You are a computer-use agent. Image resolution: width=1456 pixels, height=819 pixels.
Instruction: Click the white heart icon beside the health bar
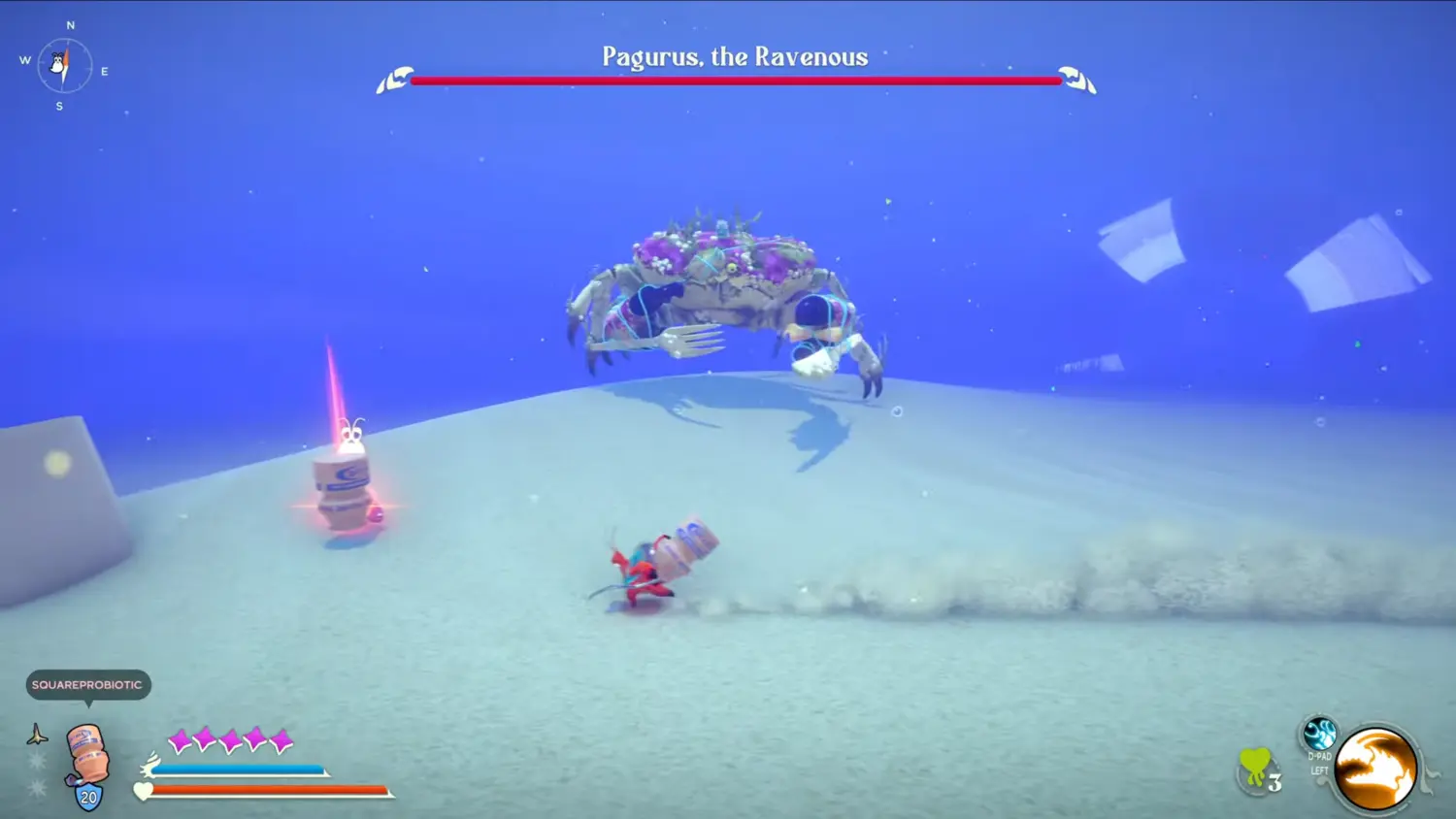pyautogui.click(x=143, y=791)
